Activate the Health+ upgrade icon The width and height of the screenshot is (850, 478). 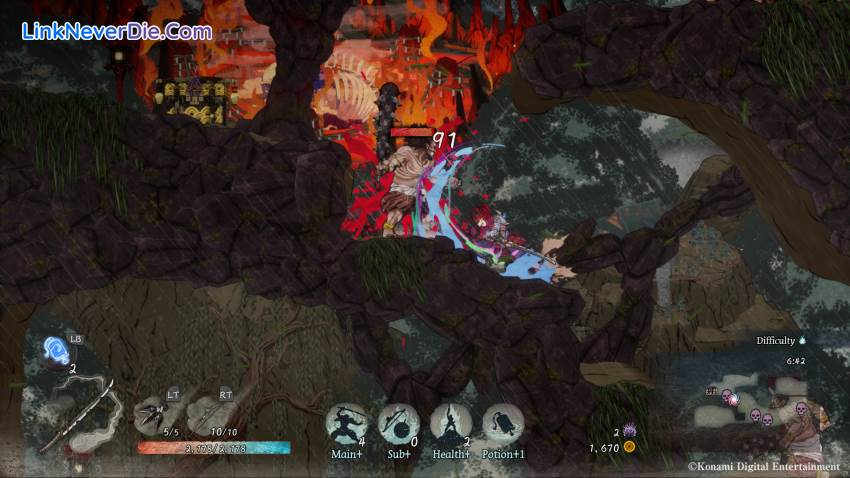coord(451,423)
